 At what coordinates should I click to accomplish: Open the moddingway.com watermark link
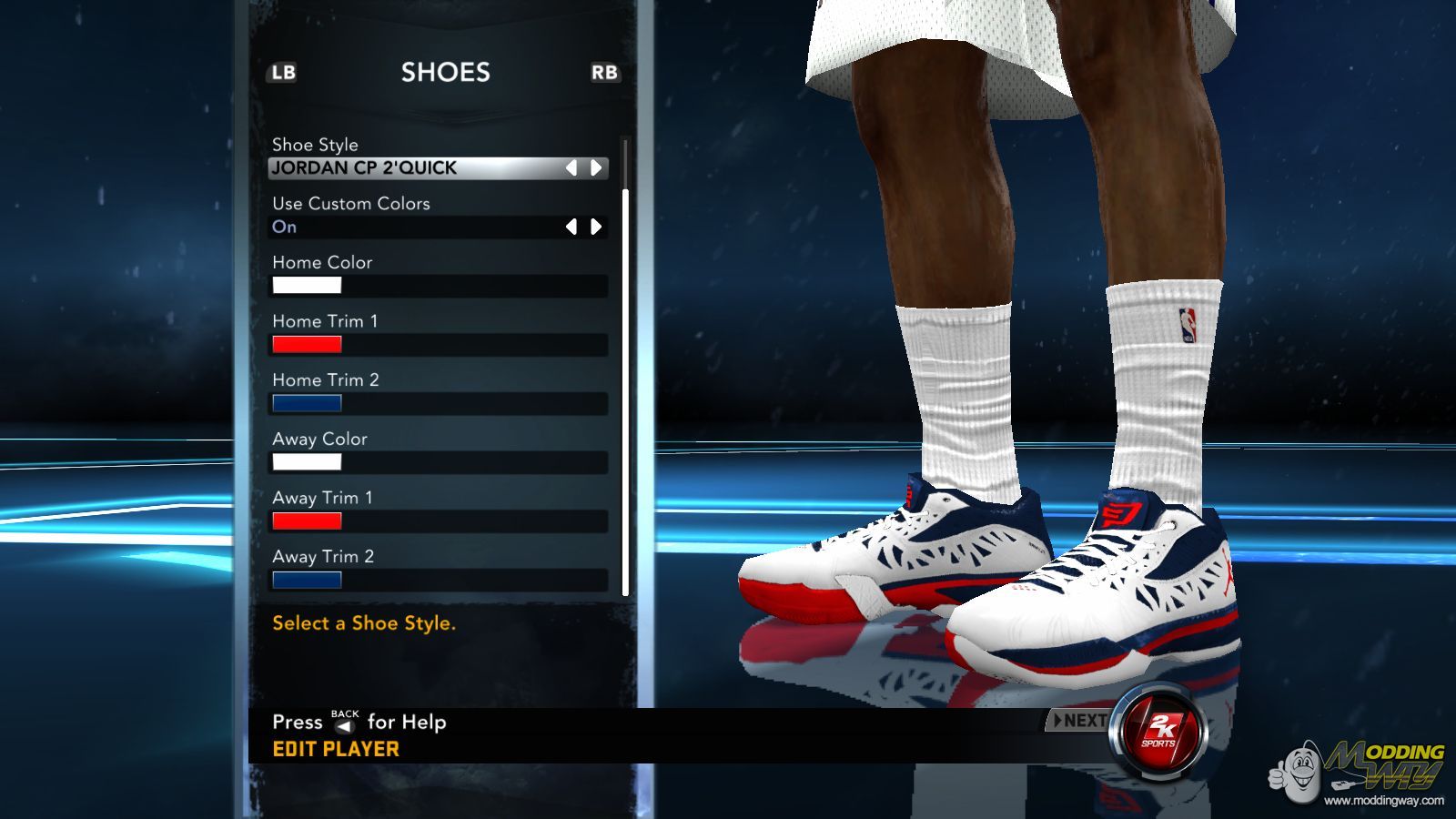click(1383, 801)
